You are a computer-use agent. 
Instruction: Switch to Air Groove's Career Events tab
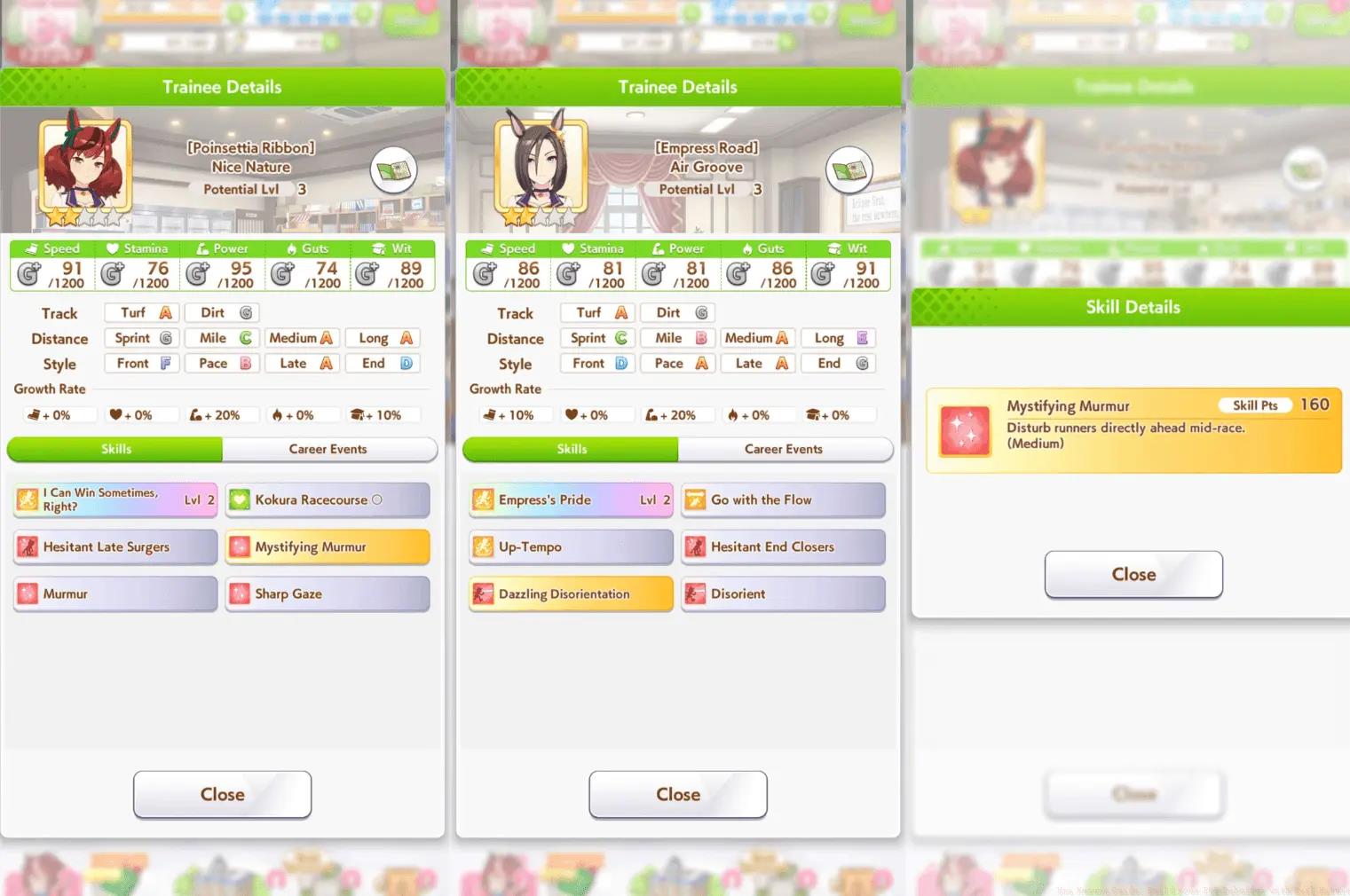tap(784, 450)
